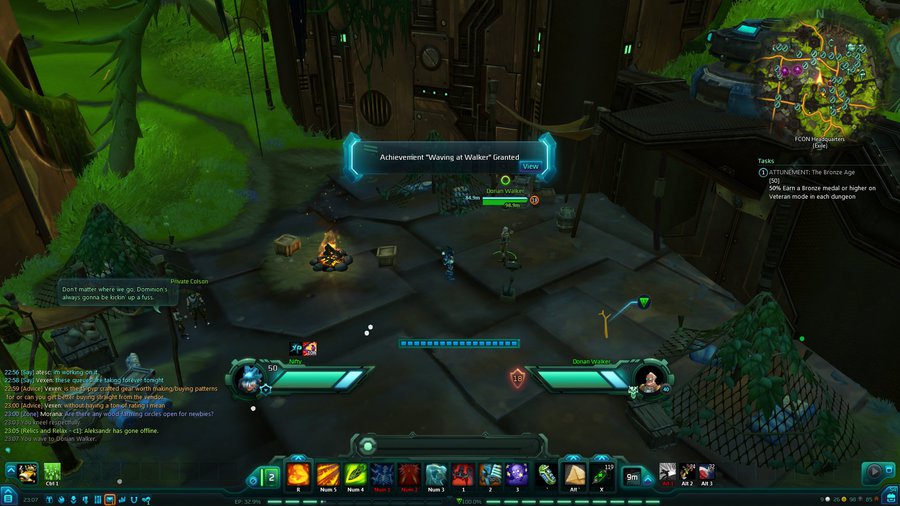Screen dimensions: 900x506
Task: Activate the teal creature ability on Num 3
Action: point(436,474)
